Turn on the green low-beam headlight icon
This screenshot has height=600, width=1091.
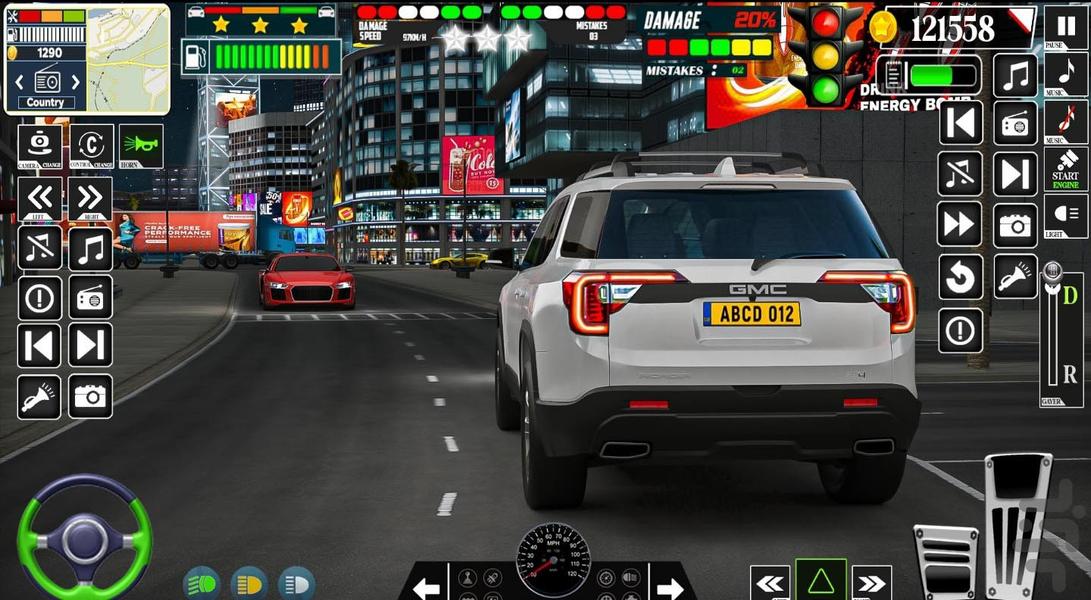201,583
